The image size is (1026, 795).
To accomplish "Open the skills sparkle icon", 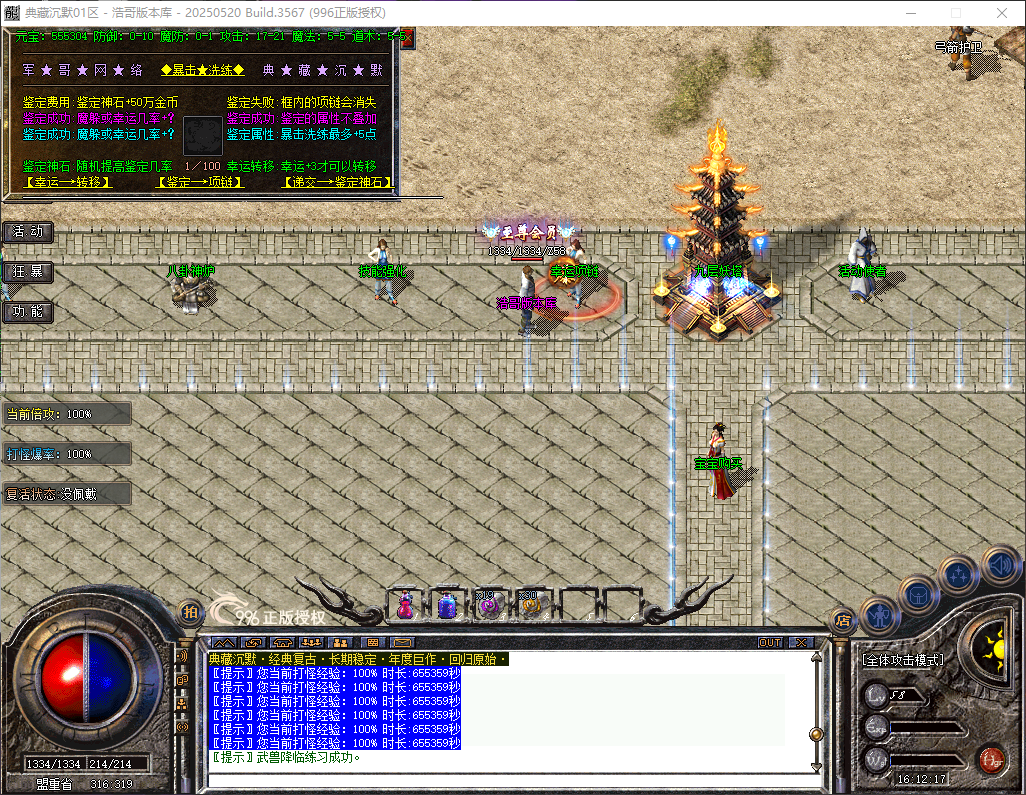I will point(959,575).
